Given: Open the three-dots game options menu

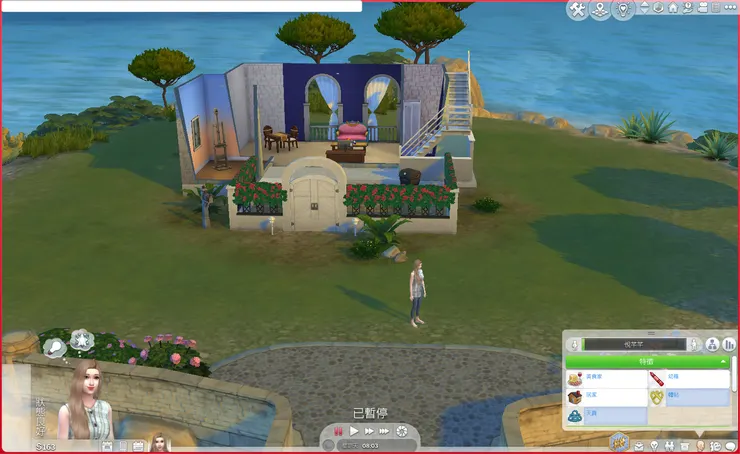Looking at the screenshot, I should (730, 8).
